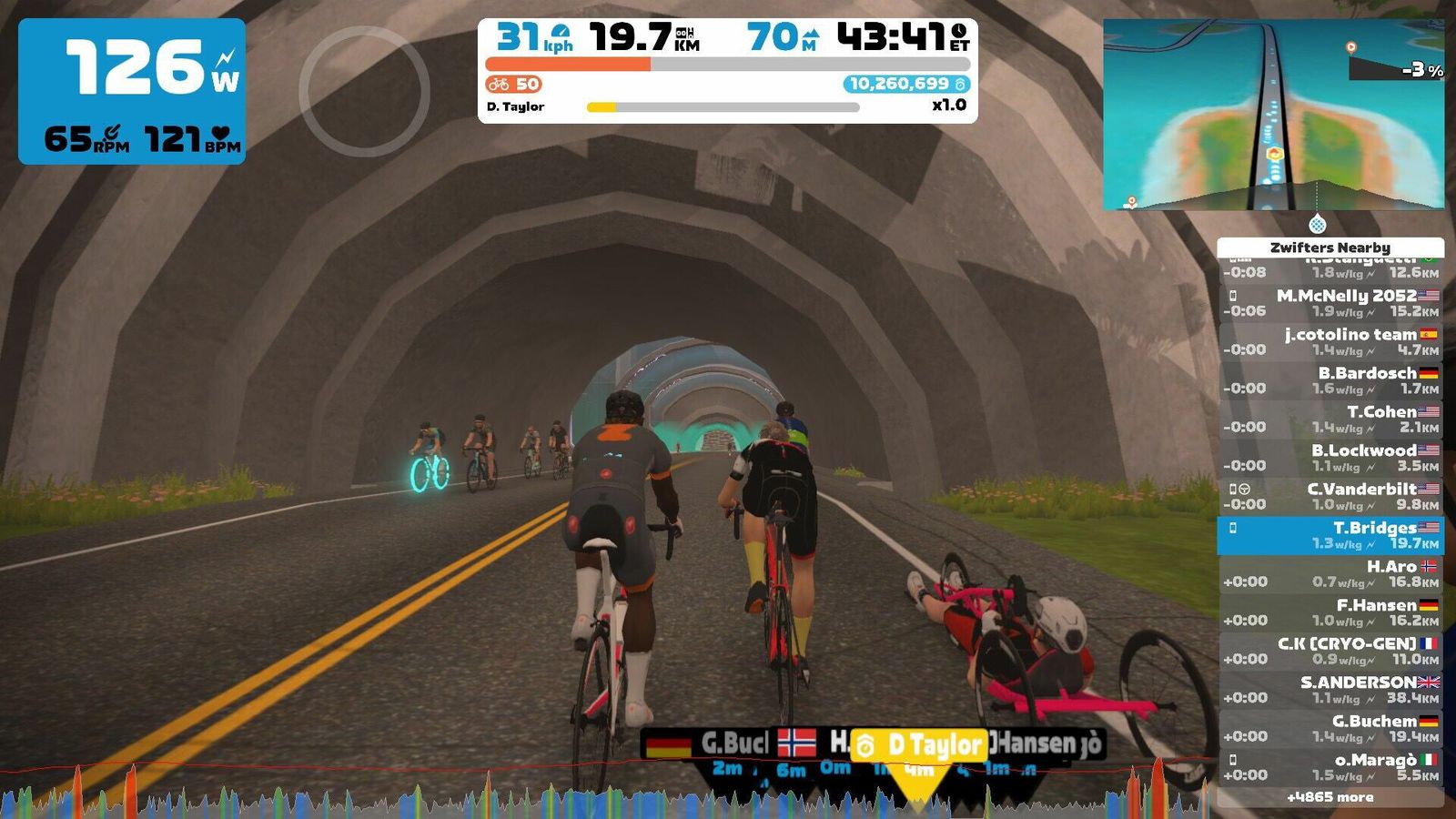
Task: Choose rider j.cotolino team from the list
Action: [x=1330, y=341]
